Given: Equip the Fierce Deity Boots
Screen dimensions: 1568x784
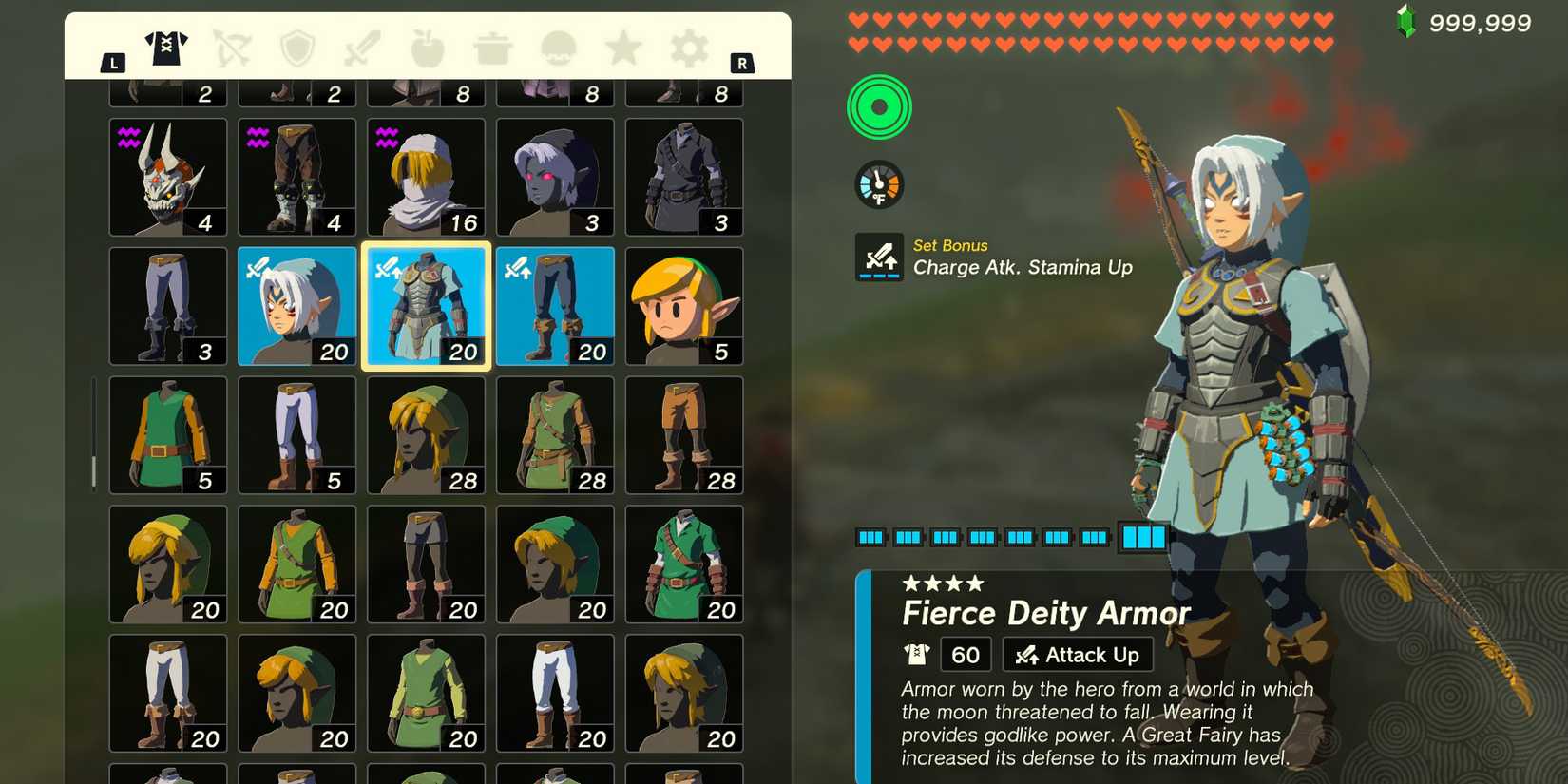Looking at the screenshot, I should (x=555, y=304).
